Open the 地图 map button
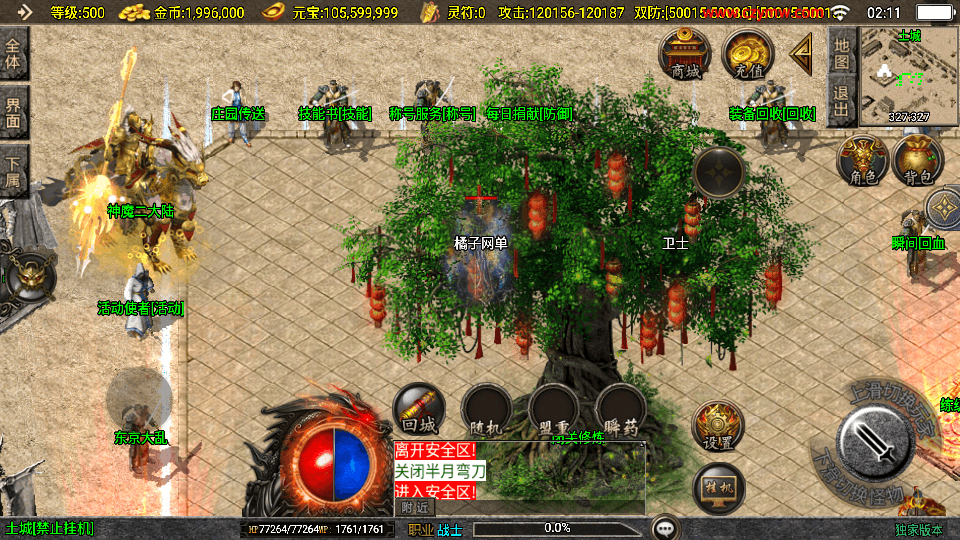This screenshot has width=960, height=540. coord(842,52)
